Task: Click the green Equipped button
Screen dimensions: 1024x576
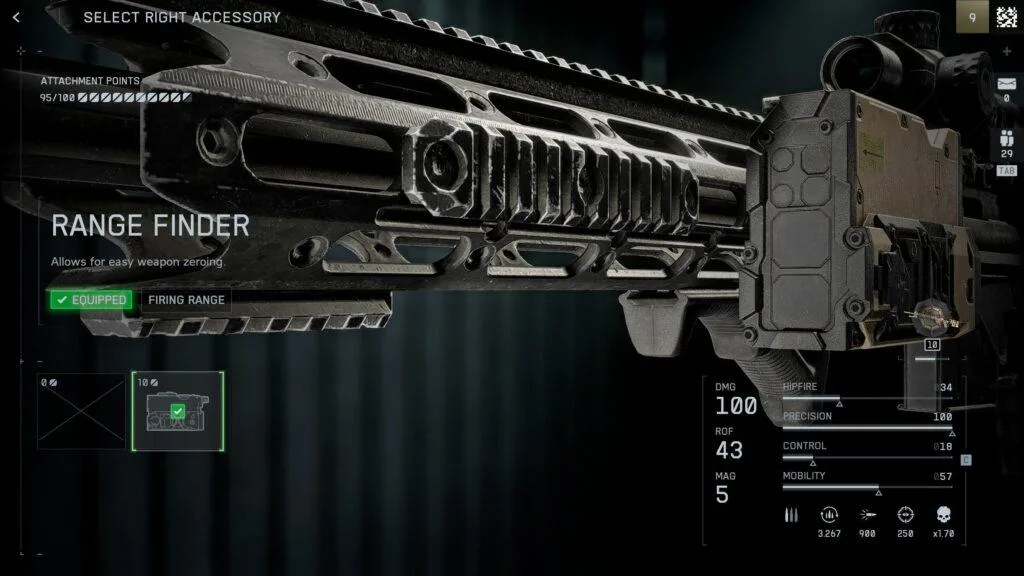Action: coord(91,300)
